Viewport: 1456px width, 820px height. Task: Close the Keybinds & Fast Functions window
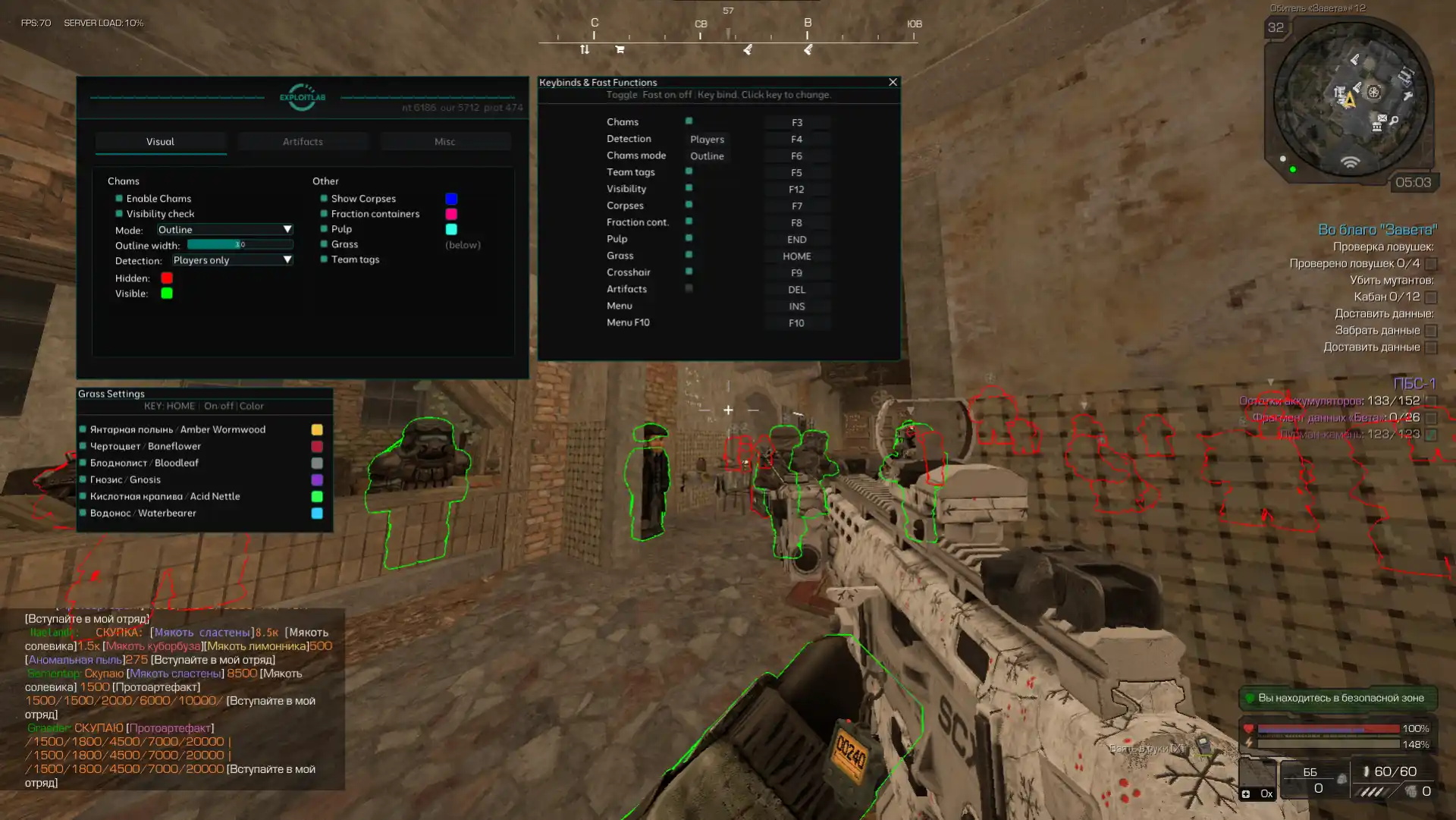pyautogui.click(x=893, y=82)
